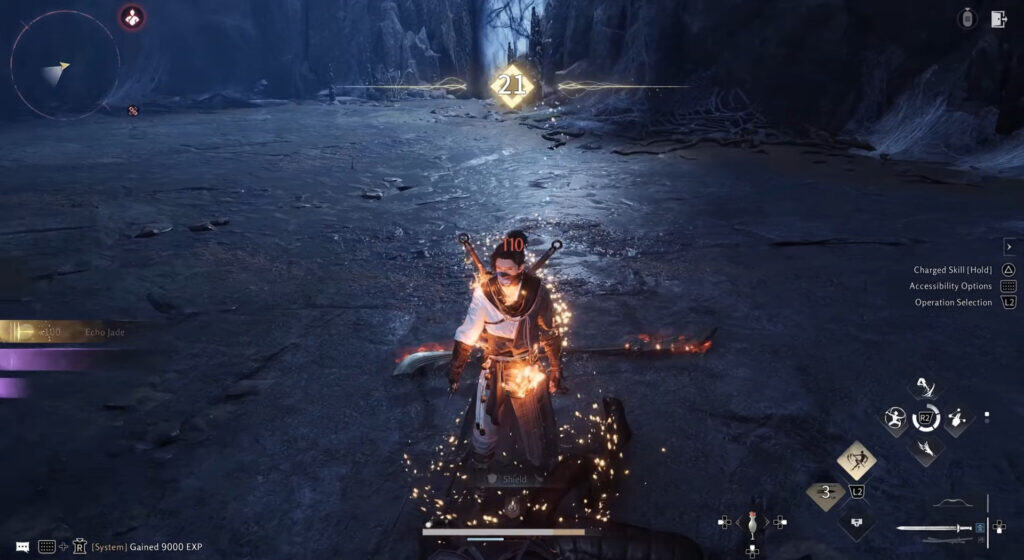Switch to the bow weapon slot
Viewport: 1024px width, 560px height.
click(952, 503)
